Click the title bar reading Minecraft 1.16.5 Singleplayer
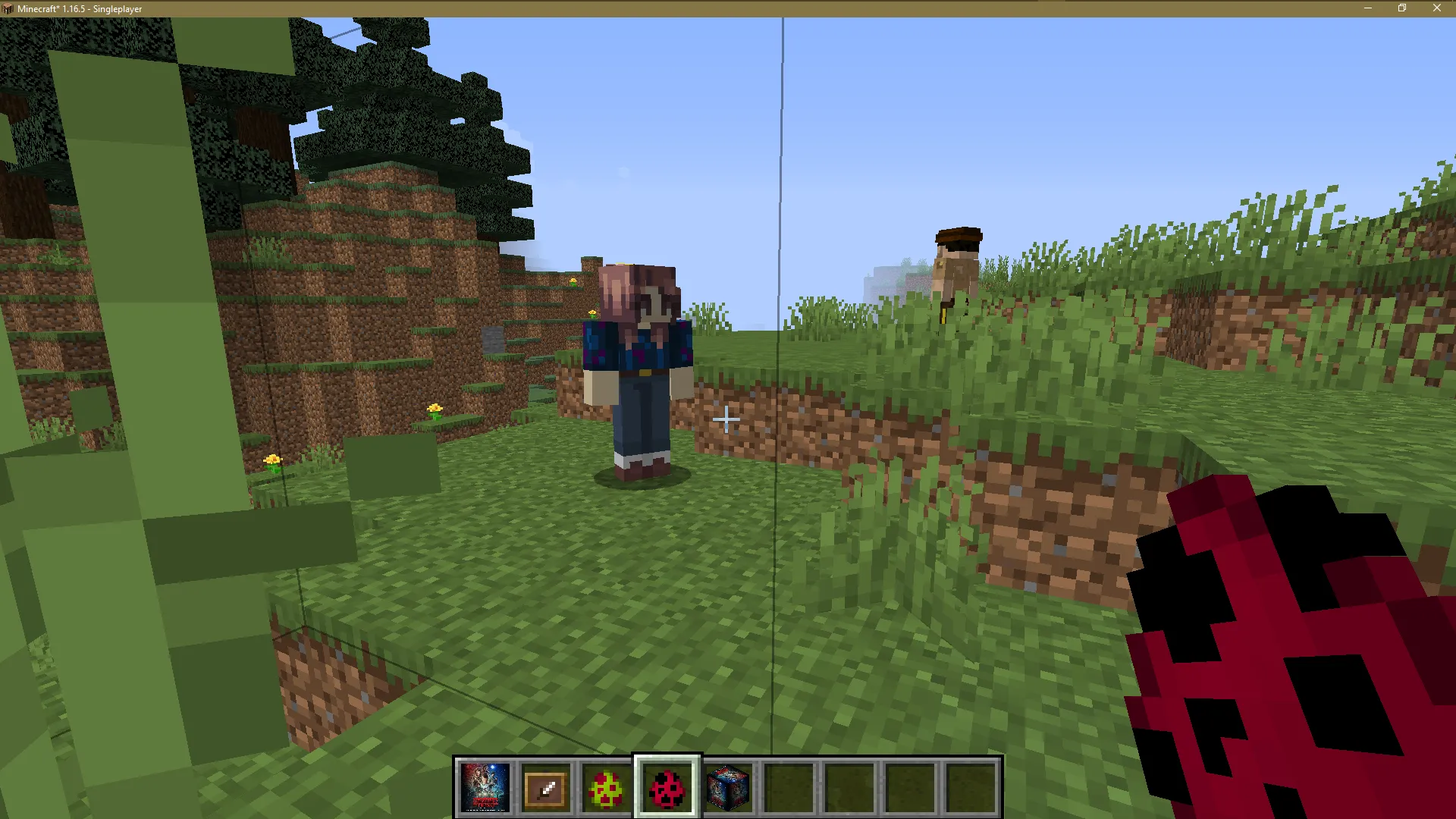This screenshot has width=1456, height=819. click(80, 8)
